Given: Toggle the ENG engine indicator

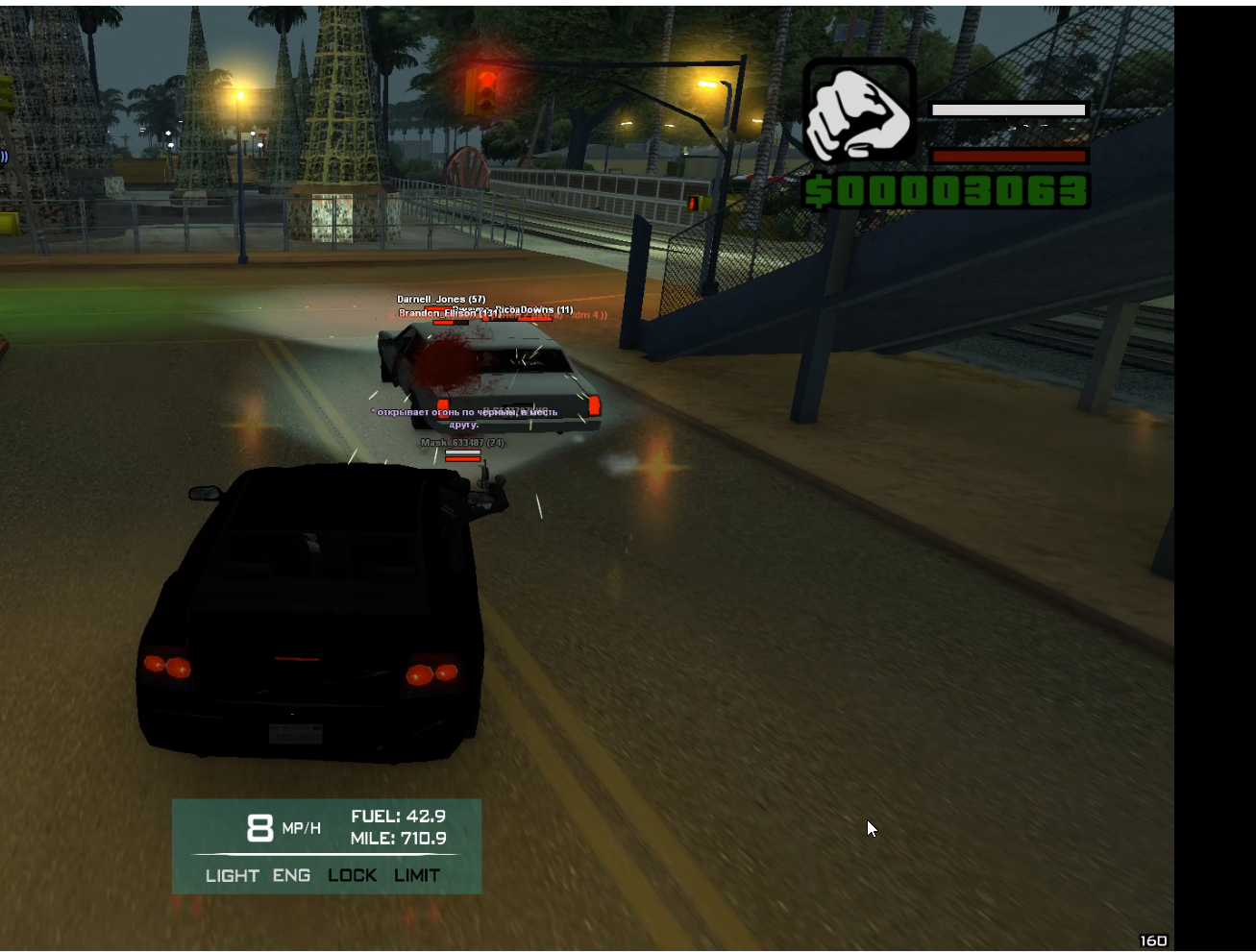Looking at the screenshot, I should (291, 875).
